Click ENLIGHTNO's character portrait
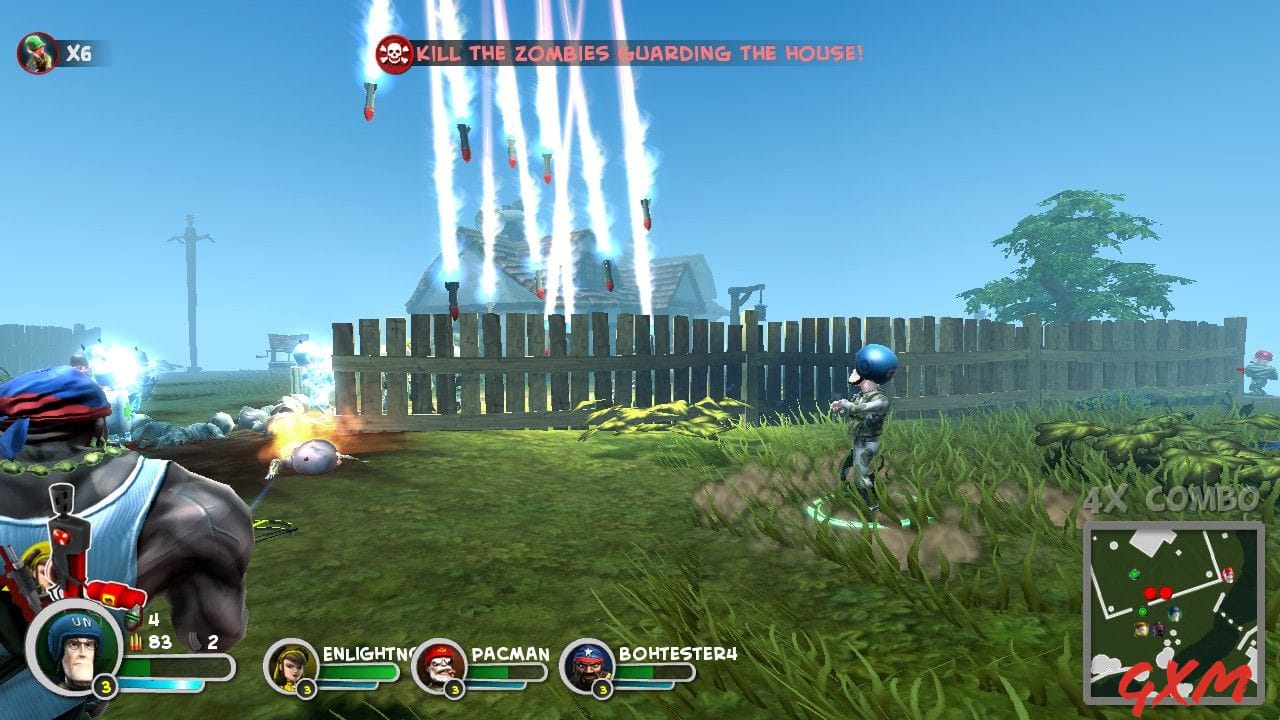Viewport: 1280px width, 720px height. click(x=293, y=668)
